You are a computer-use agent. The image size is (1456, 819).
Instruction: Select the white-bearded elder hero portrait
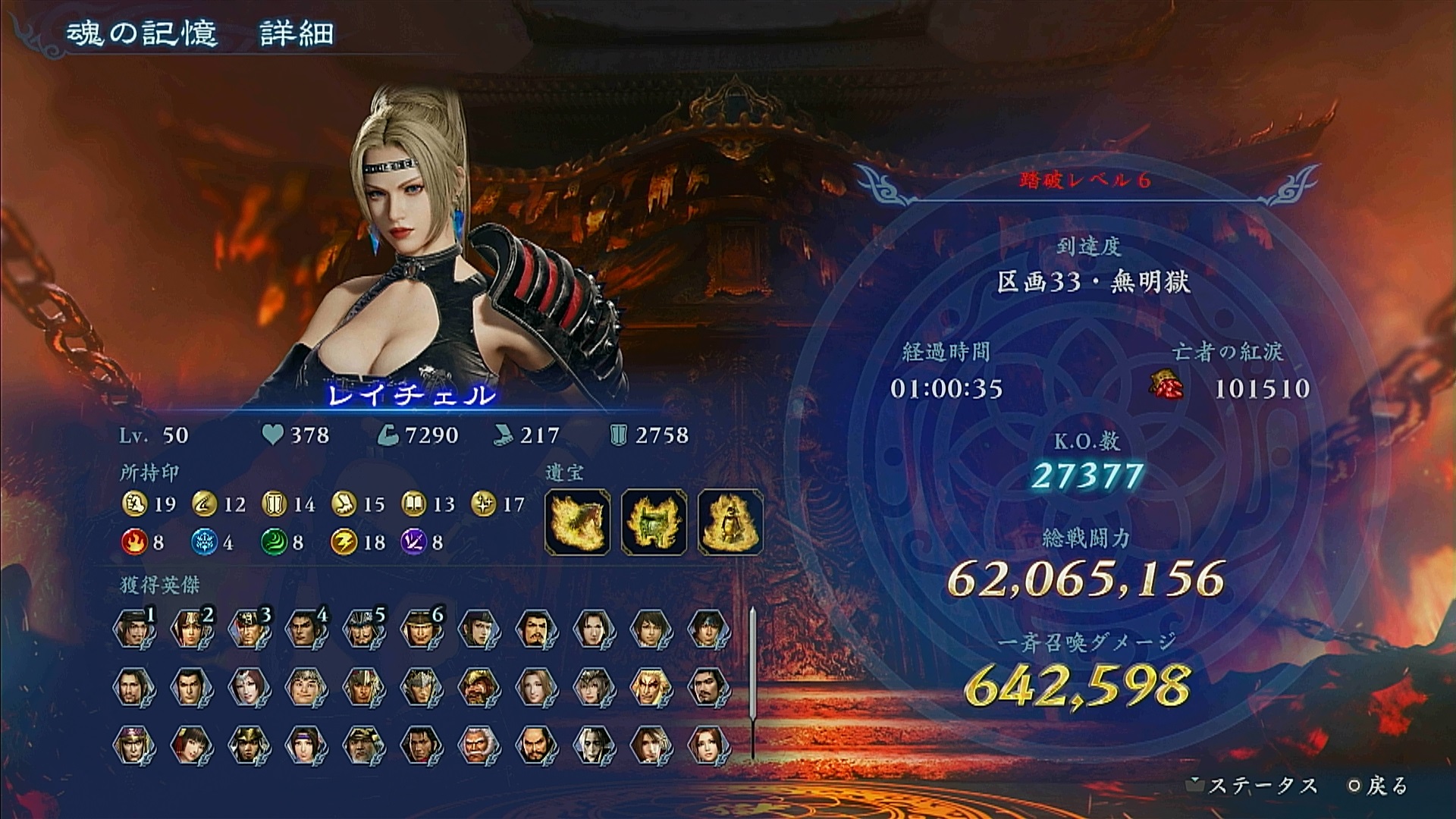tap(479, 745)
